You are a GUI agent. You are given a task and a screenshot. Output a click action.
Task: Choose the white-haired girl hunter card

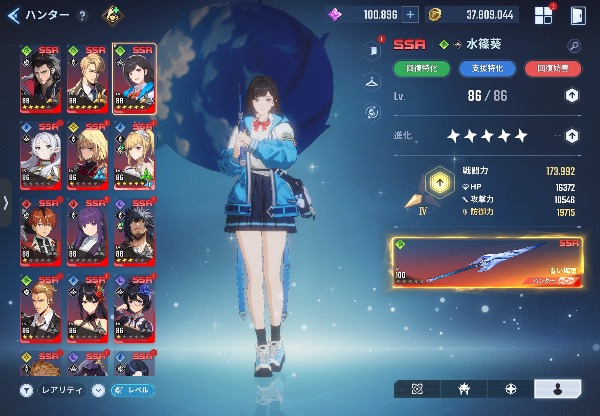40,156
